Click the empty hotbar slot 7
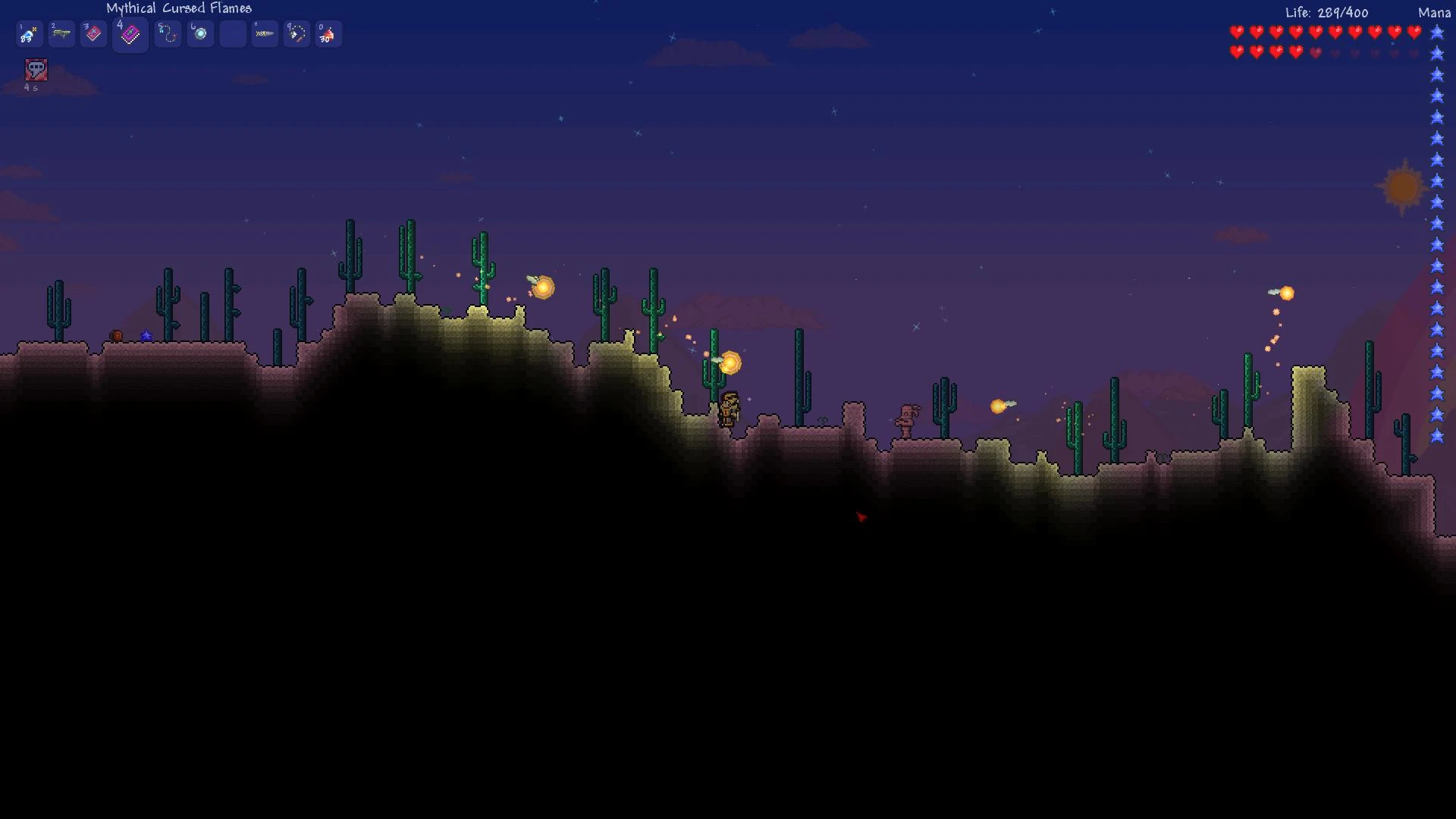Viewport: 1456px width, 819px height. coord(233,33)
